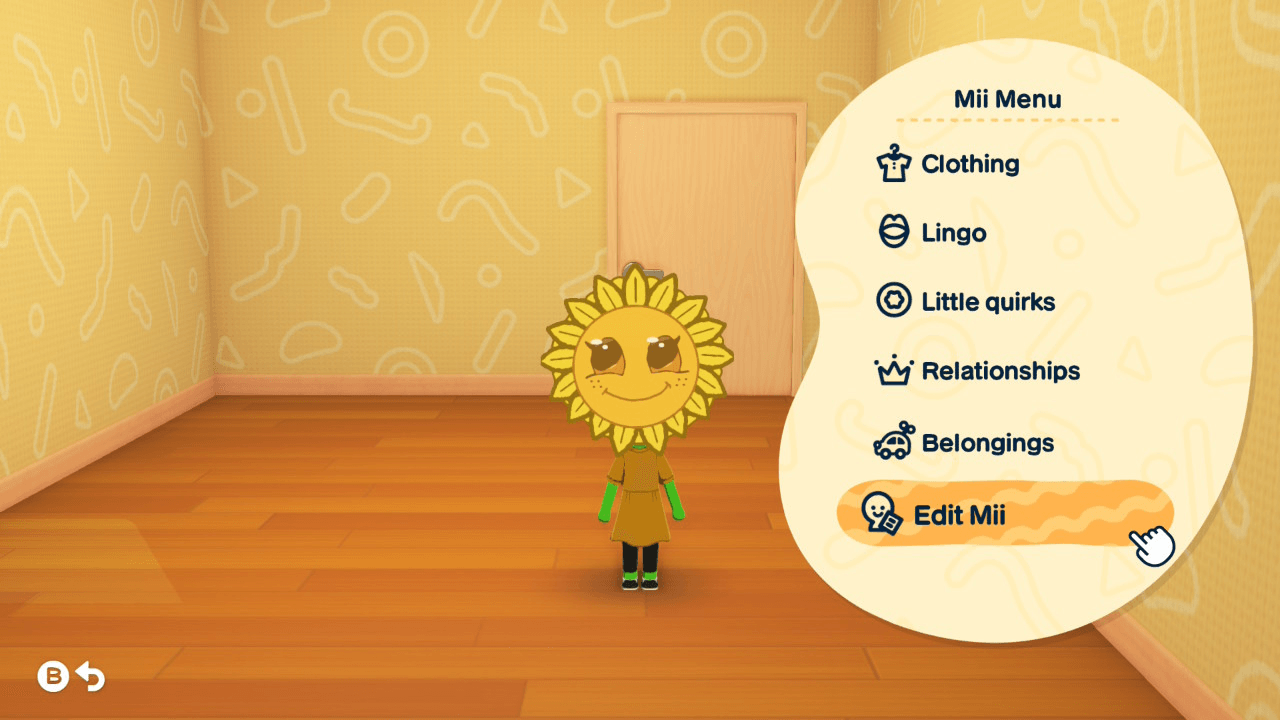Open the Clothing menu entry
This screenshot has width=1280, height=720.
click(968, 163)
